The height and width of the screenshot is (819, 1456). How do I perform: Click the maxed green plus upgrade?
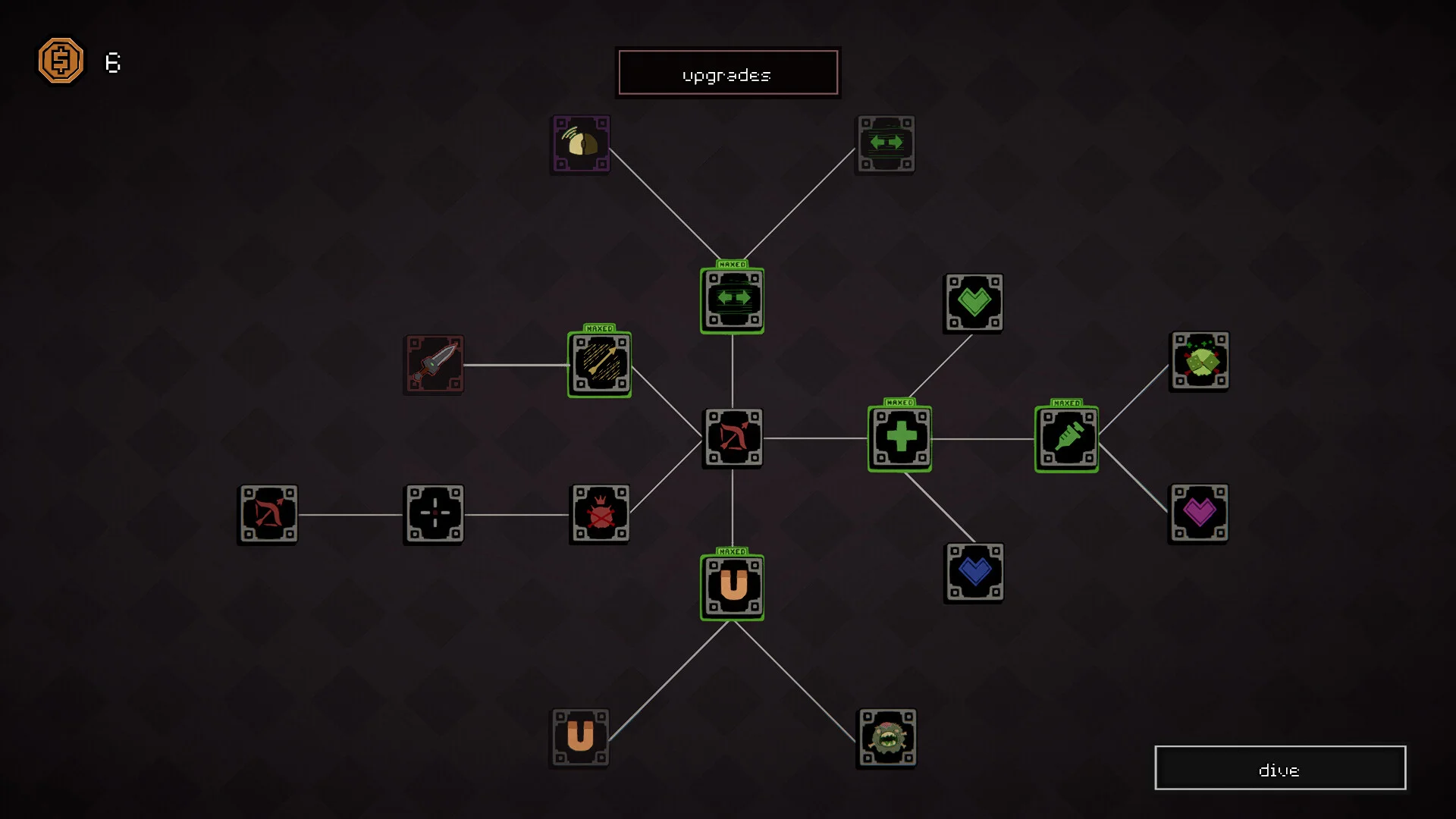[x=900, y=438]
